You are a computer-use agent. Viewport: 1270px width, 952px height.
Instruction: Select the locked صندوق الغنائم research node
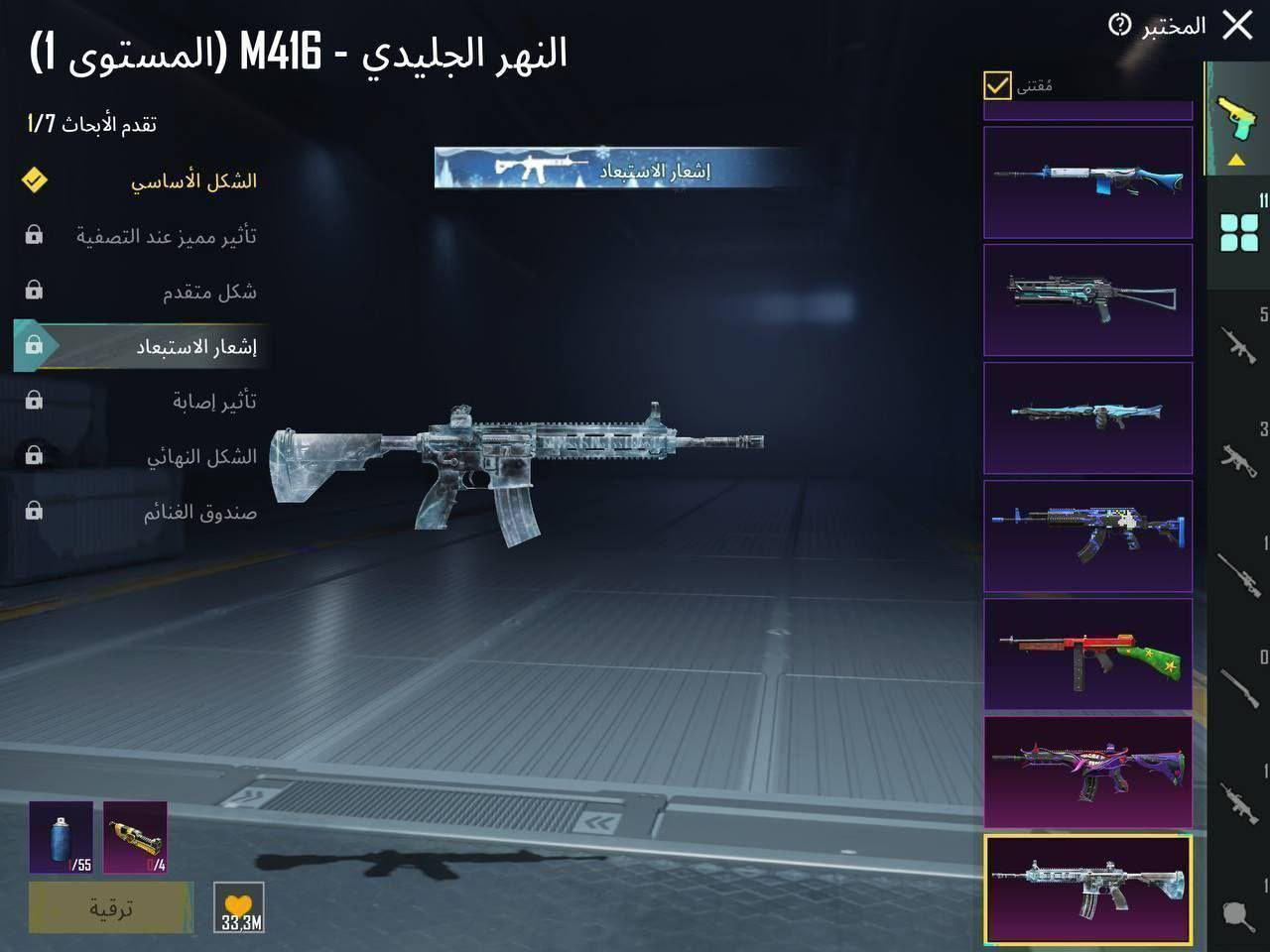[198, 513]
